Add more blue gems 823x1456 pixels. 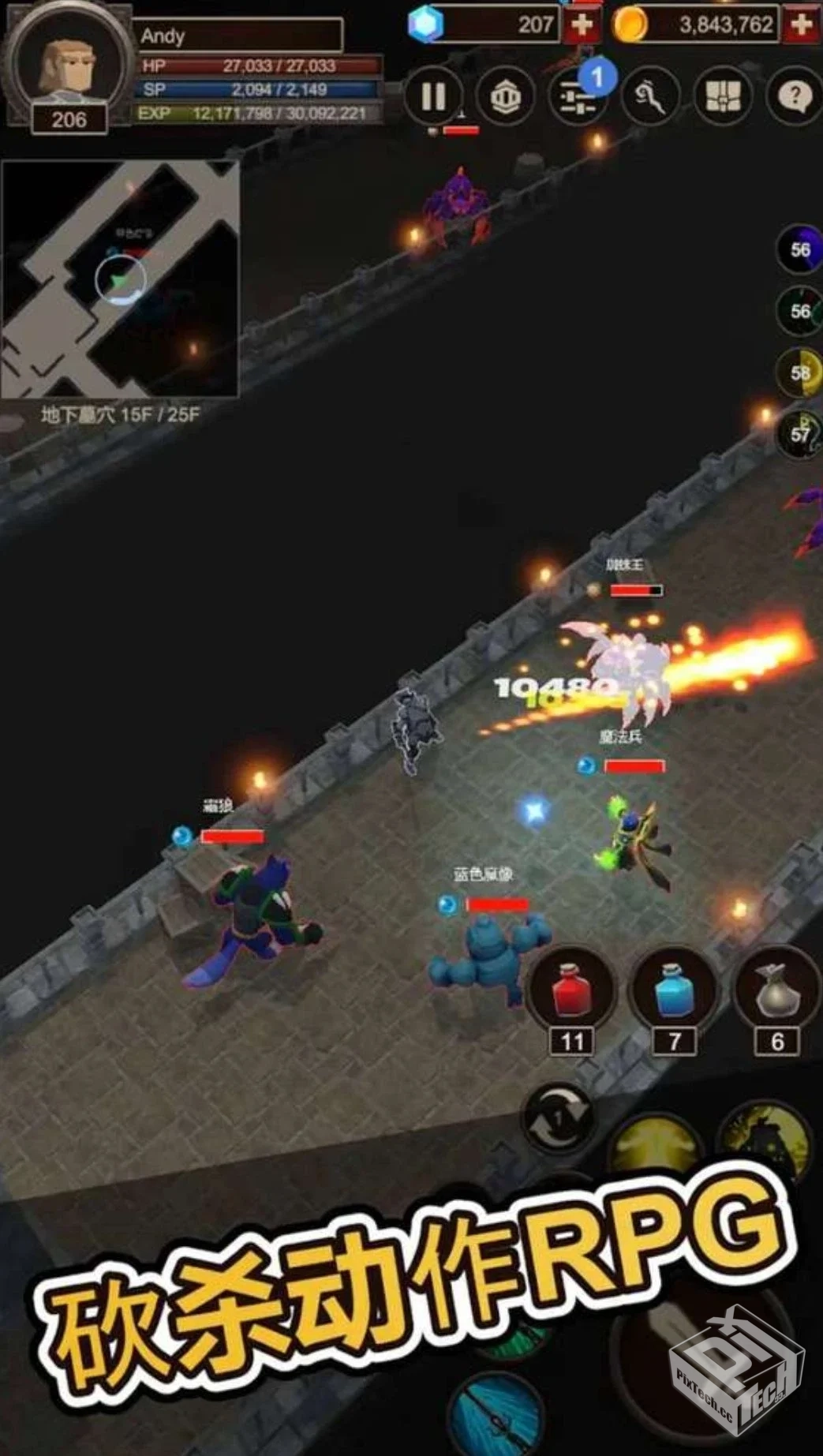[x=582, y=25]
